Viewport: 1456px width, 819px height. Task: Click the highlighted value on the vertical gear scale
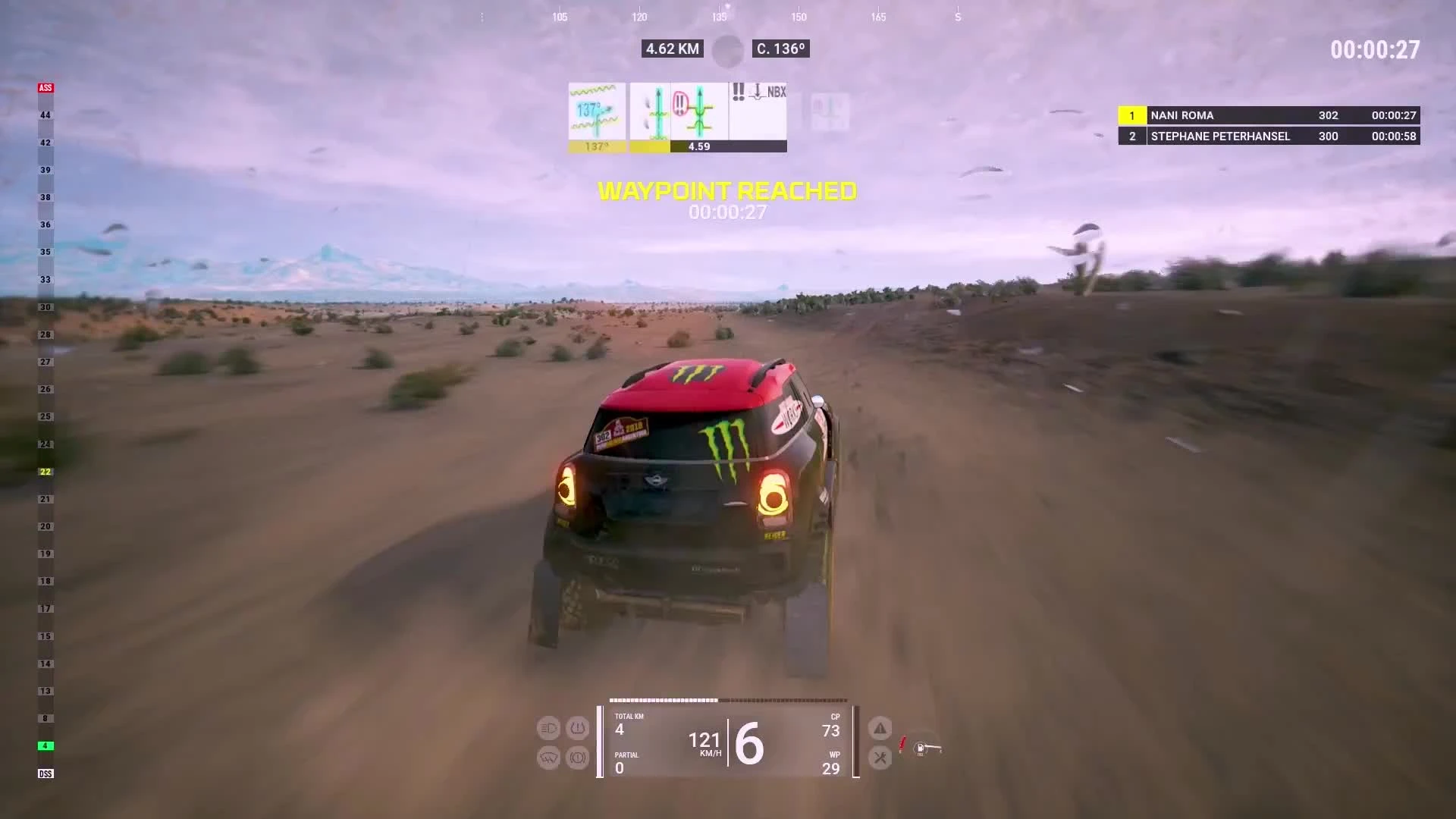[x=45, y=472]
